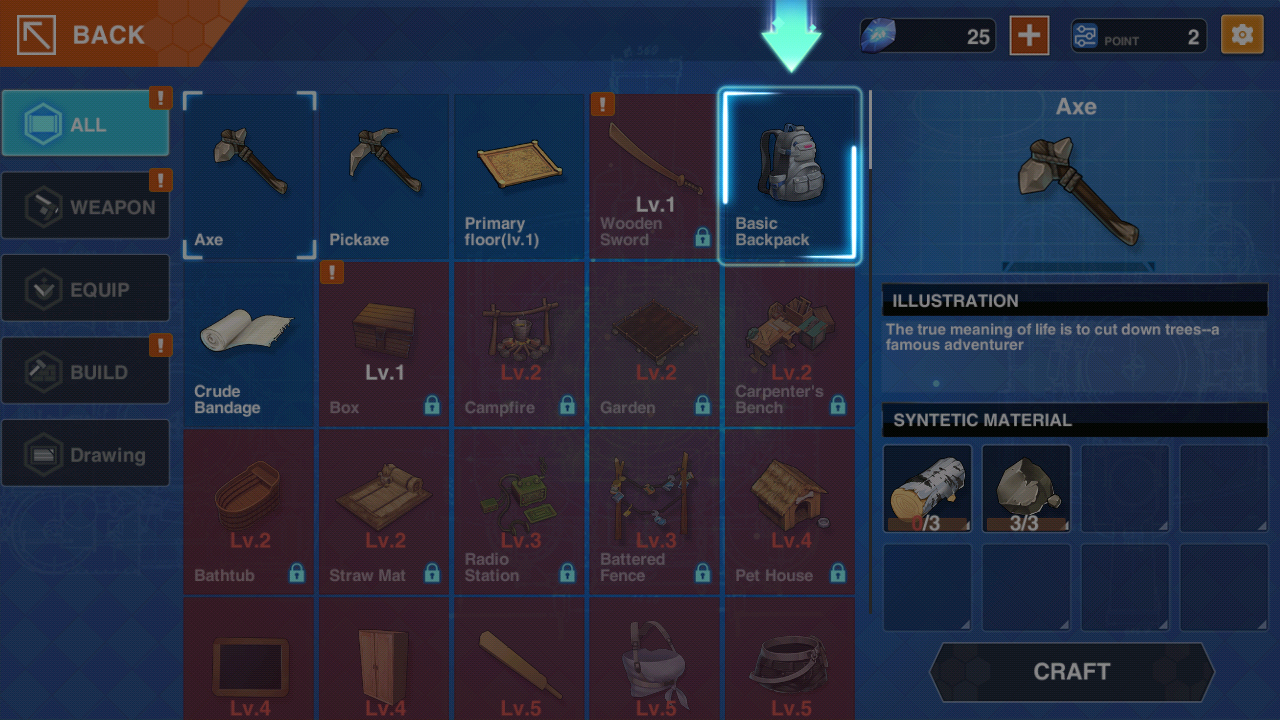The height and width of the screenshot is (720, 1280).
Task: Choose the Pickaxe recipe tile
Action: (x=385, y=176)
